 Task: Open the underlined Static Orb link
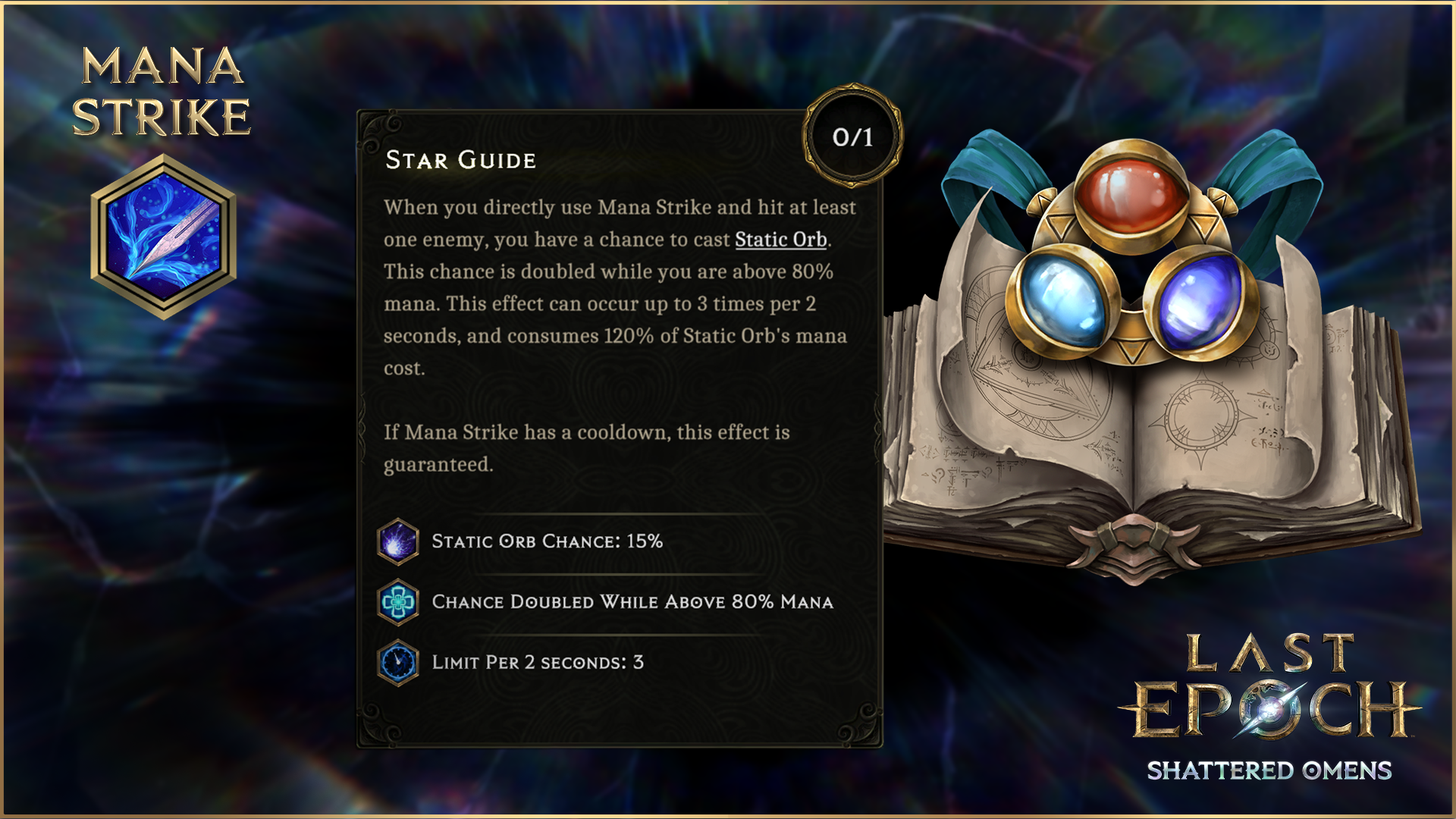(x=780, y=240)
